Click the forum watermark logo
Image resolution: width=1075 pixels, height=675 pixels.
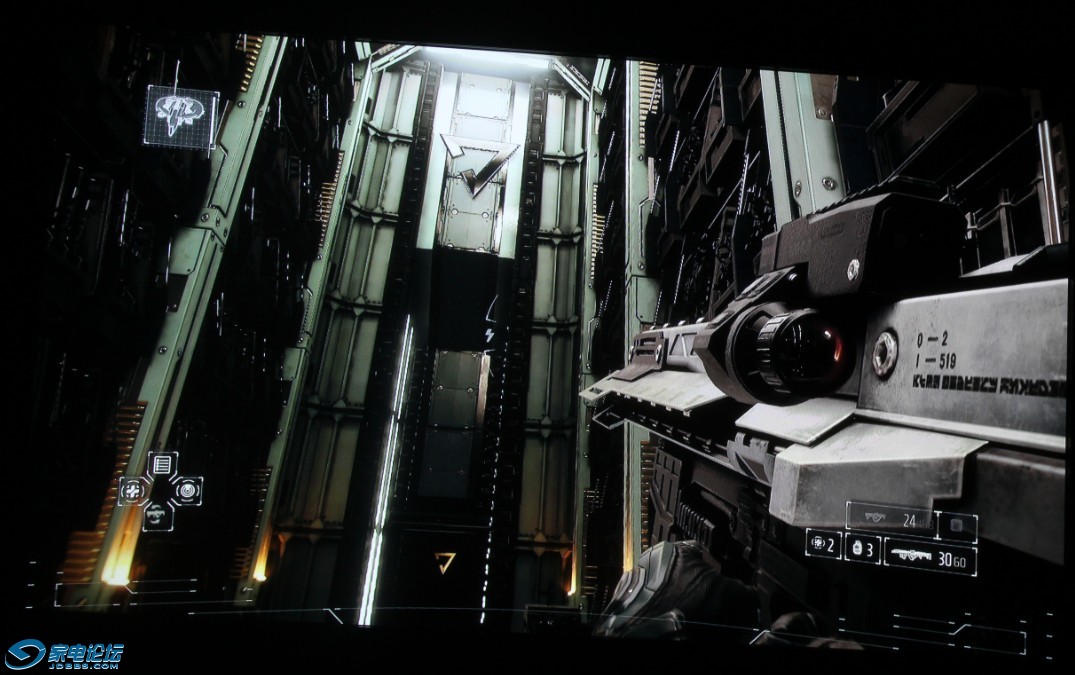[x=64, y=656]
